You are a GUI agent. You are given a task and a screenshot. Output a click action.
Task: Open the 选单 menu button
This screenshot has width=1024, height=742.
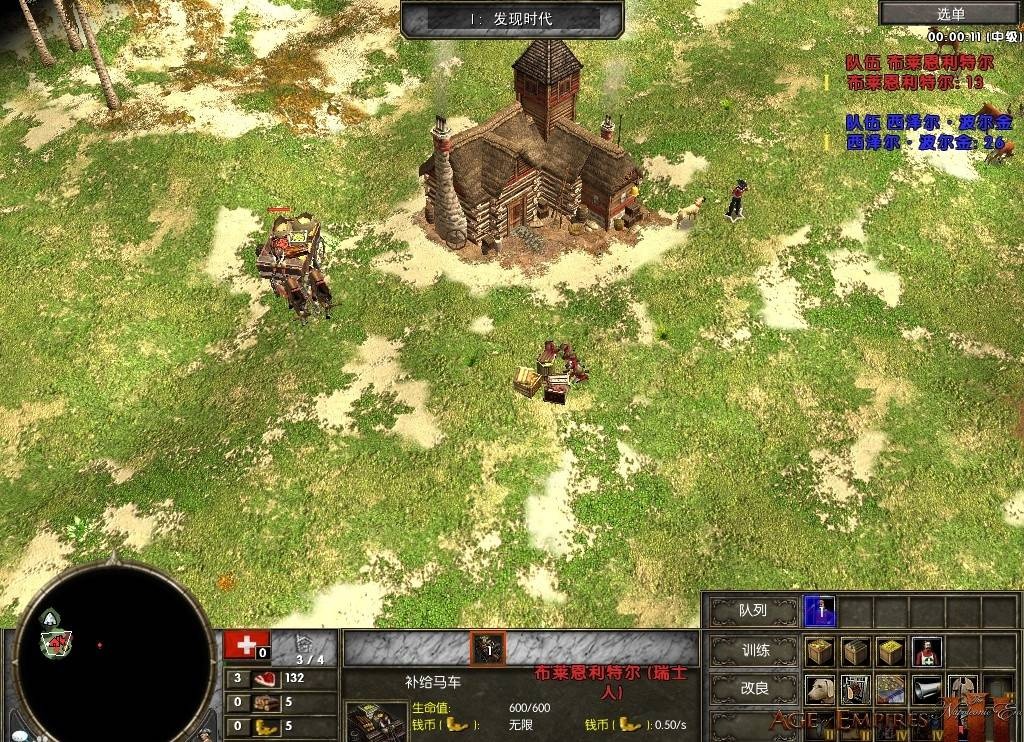coord(950,13)
